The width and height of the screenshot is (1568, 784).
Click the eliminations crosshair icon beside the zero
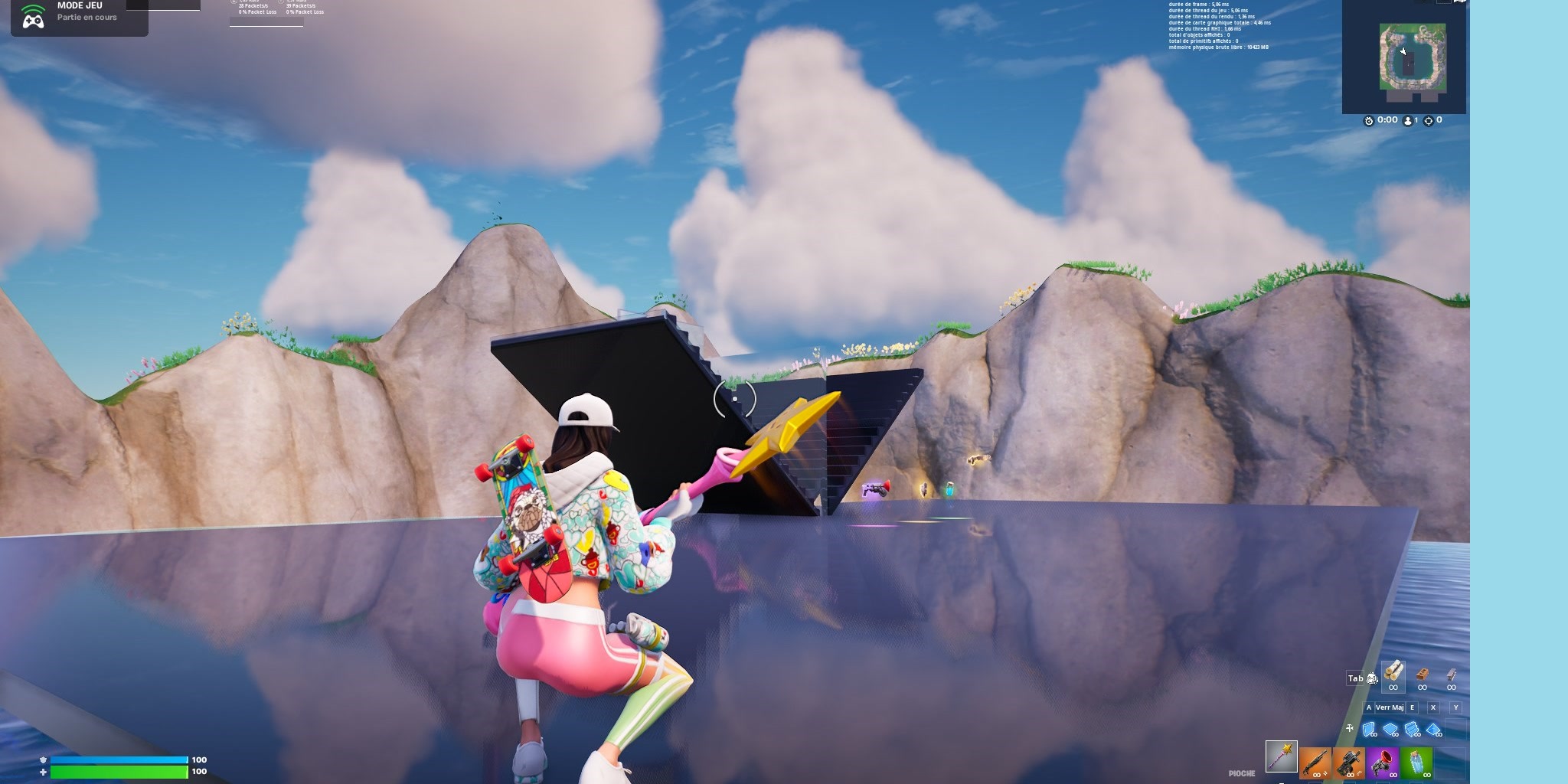[1429, 121]
